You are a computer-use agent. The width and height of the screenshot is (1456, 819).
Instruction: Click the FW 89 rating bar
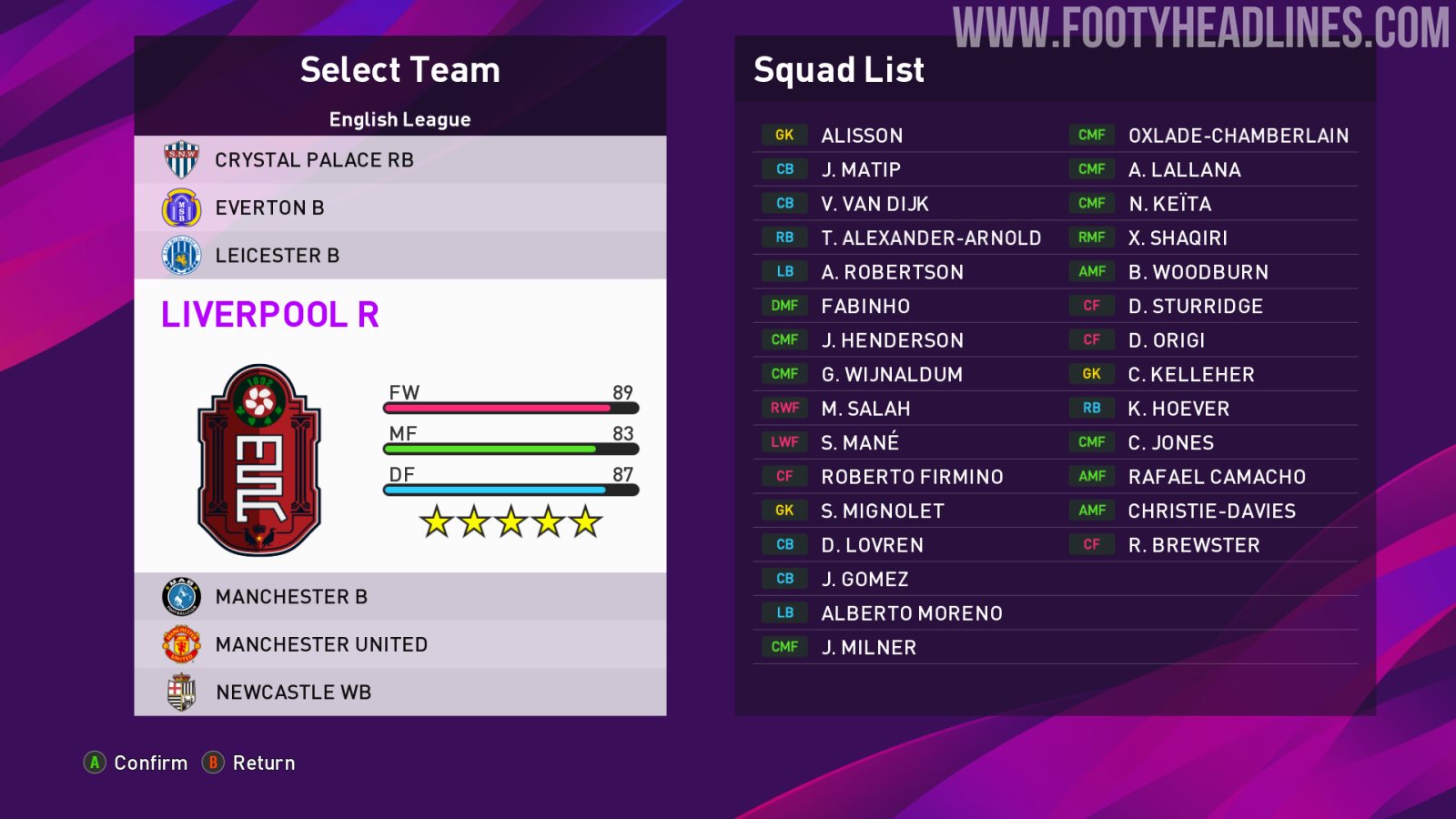[510, 408]
